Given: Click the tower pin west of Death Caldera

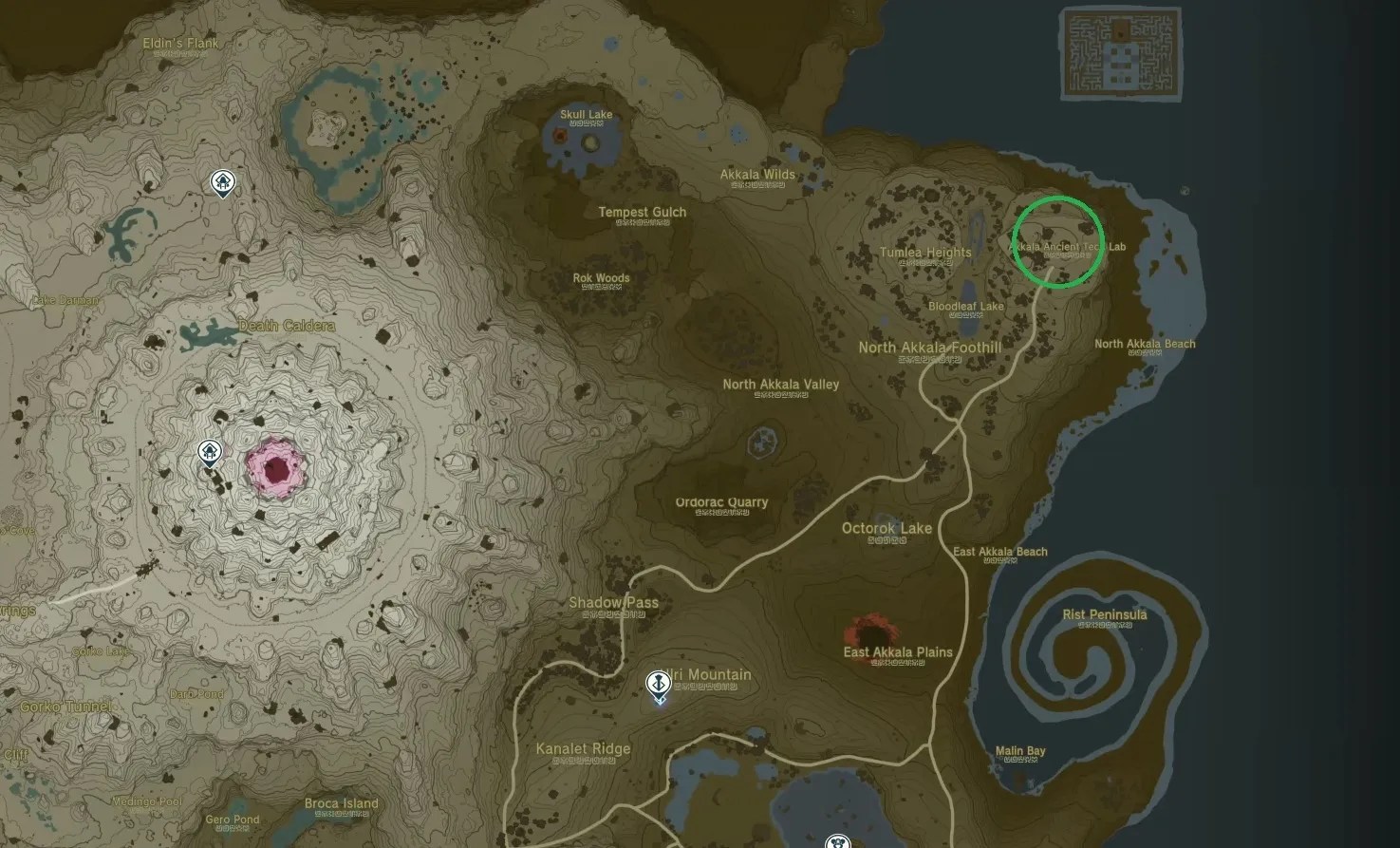Looking at the screenshot, I should tap(208, 451).
